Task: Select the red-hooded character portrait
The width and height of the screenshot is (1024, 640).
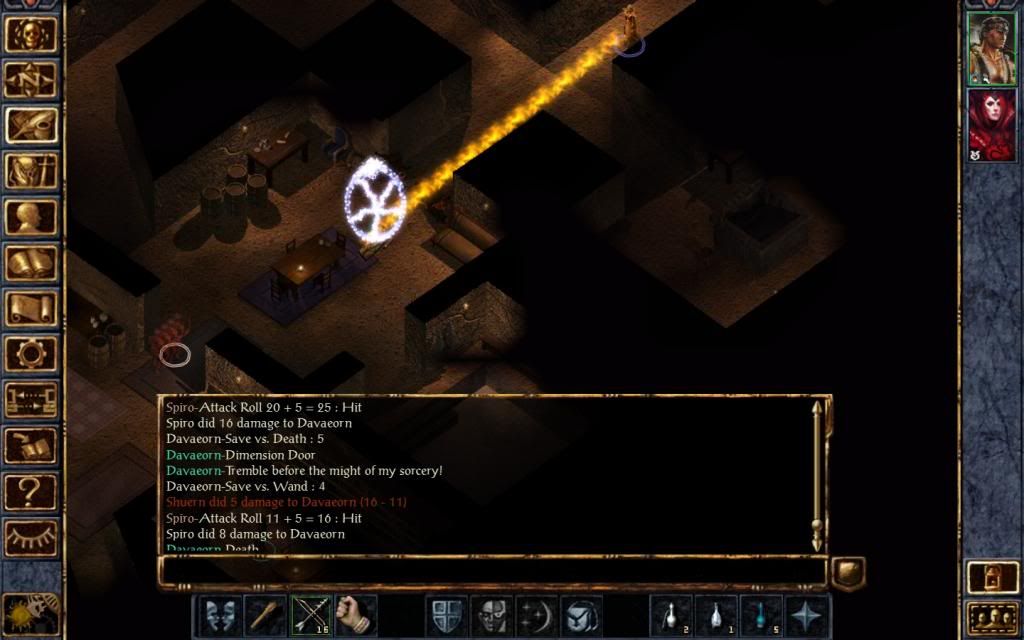Action: pyautogui.click(x=991, y=124)
